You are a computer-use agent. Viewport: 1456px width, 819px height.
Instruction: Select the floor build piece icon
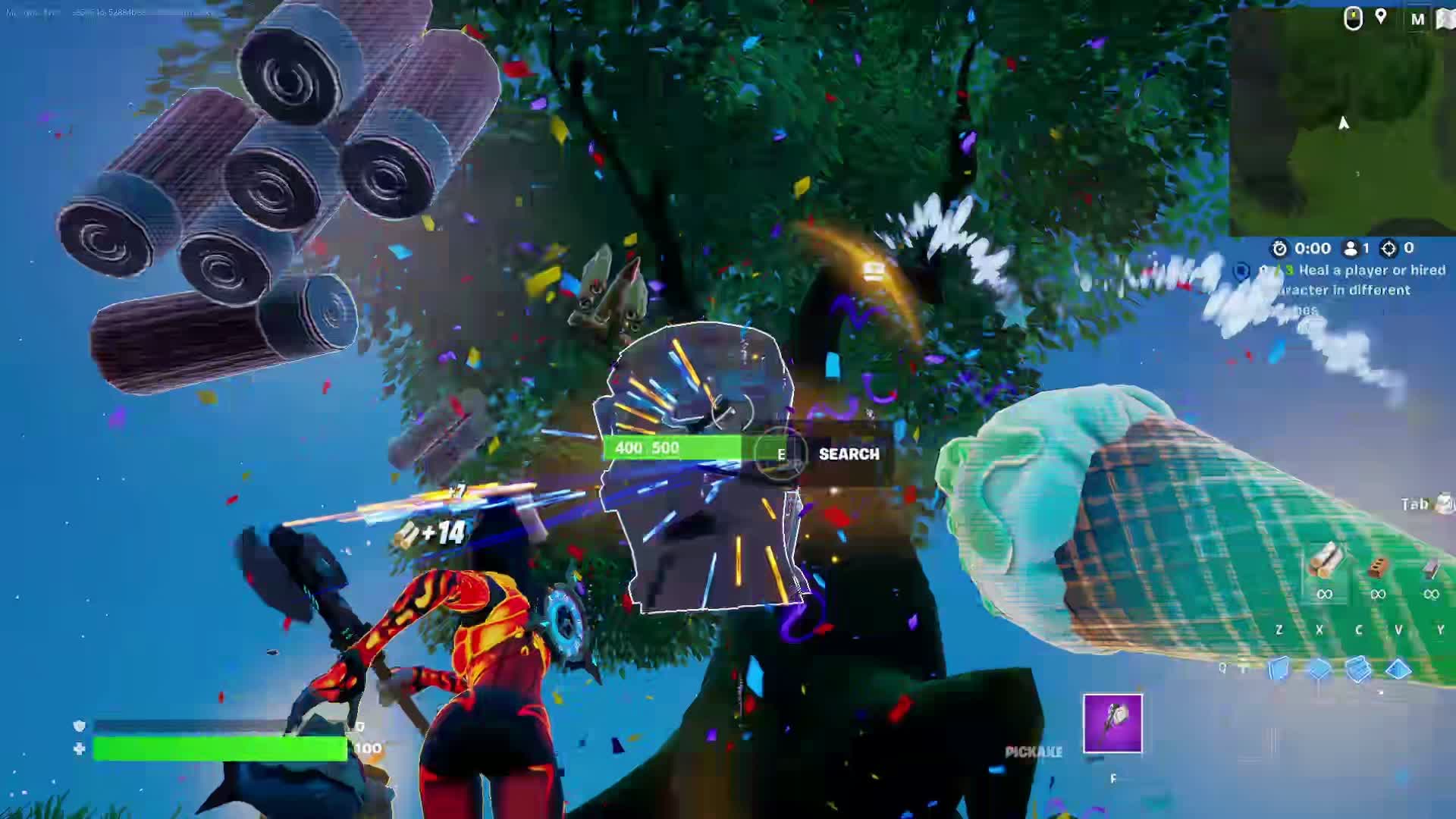click(x=1319, y=669)
